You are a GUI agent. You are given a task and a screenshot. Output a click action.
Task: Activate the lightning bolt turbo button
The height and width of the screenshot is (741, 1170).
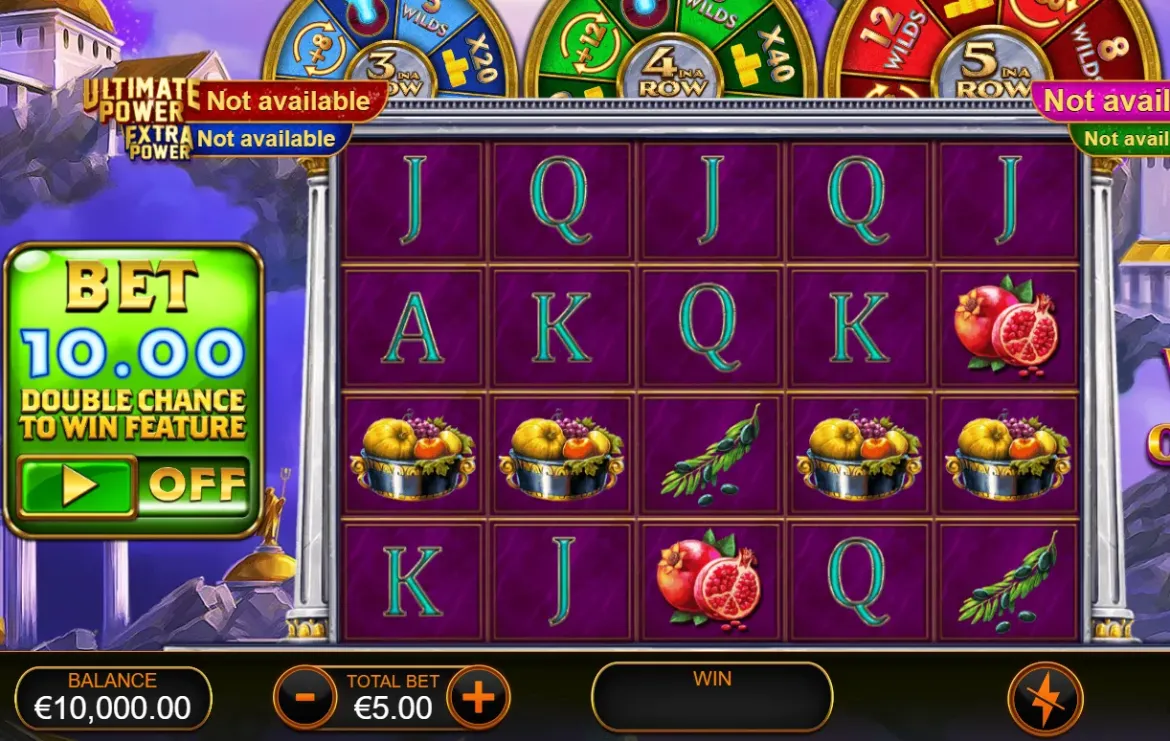(x=1044, y=697)
